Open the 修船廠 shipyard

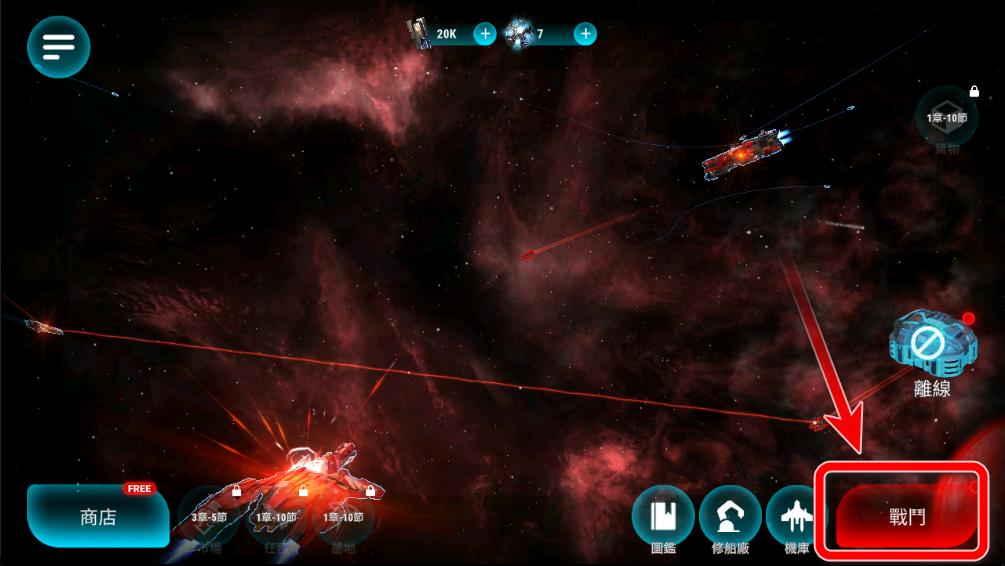click(x=729, y=517)
